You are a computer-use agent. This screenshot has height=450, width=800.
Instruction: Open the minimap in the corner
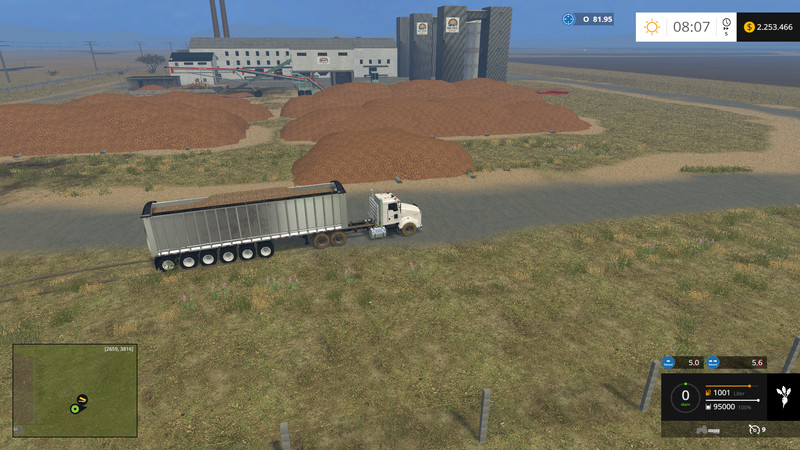pyautogui.click(x=75, y=390)
